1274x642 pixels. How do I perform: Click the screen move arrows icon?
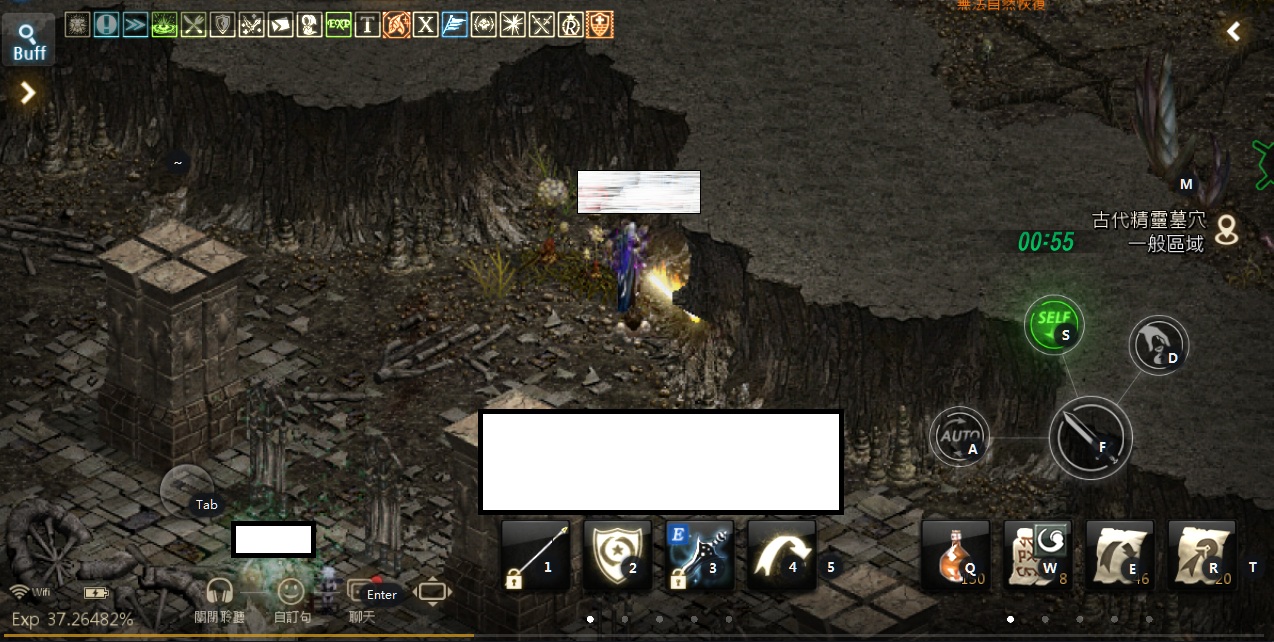pos(431,592)
